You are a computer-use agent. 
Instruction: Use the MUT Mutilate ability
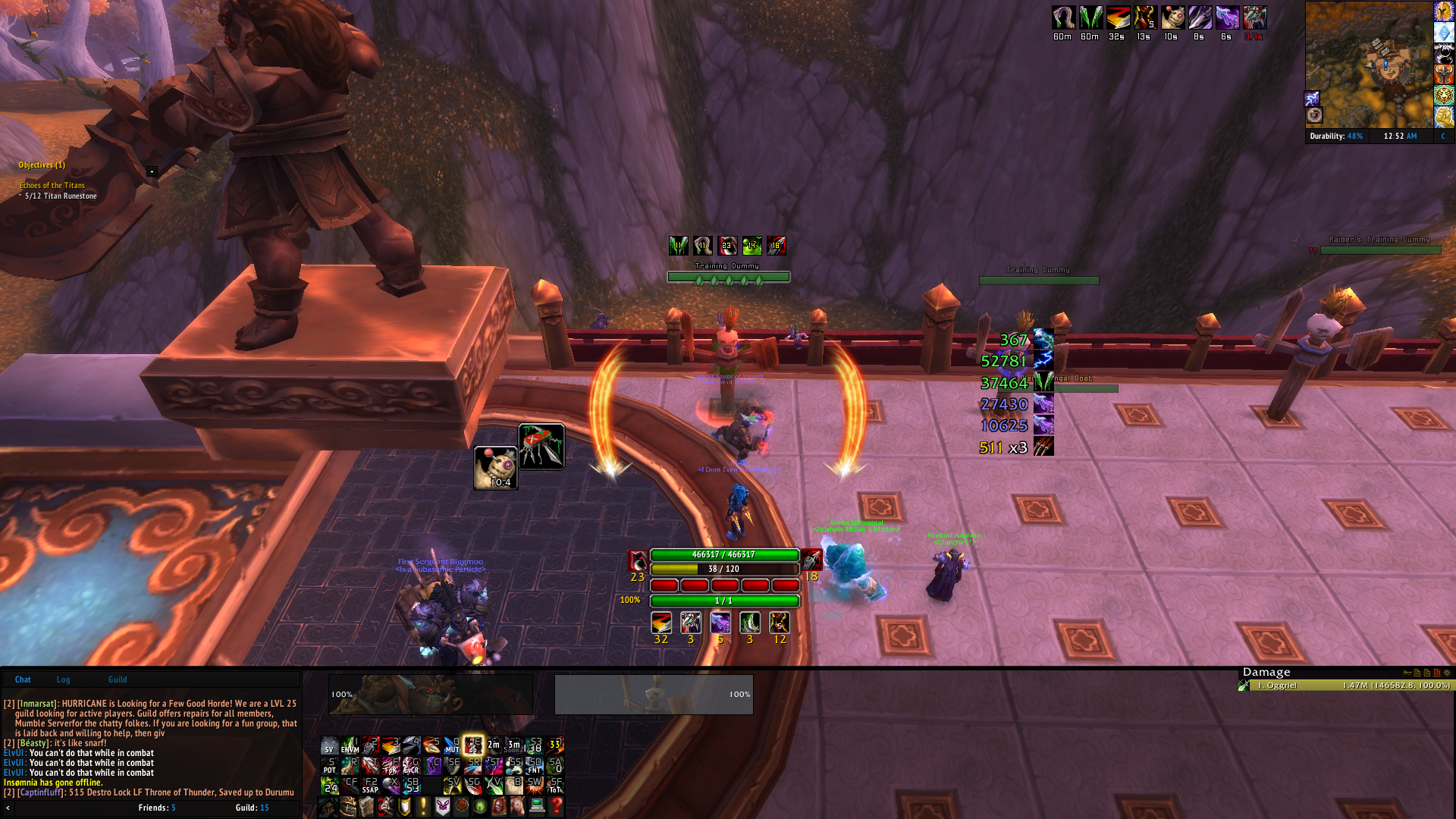pyautogui.click(x=452, y=745)
